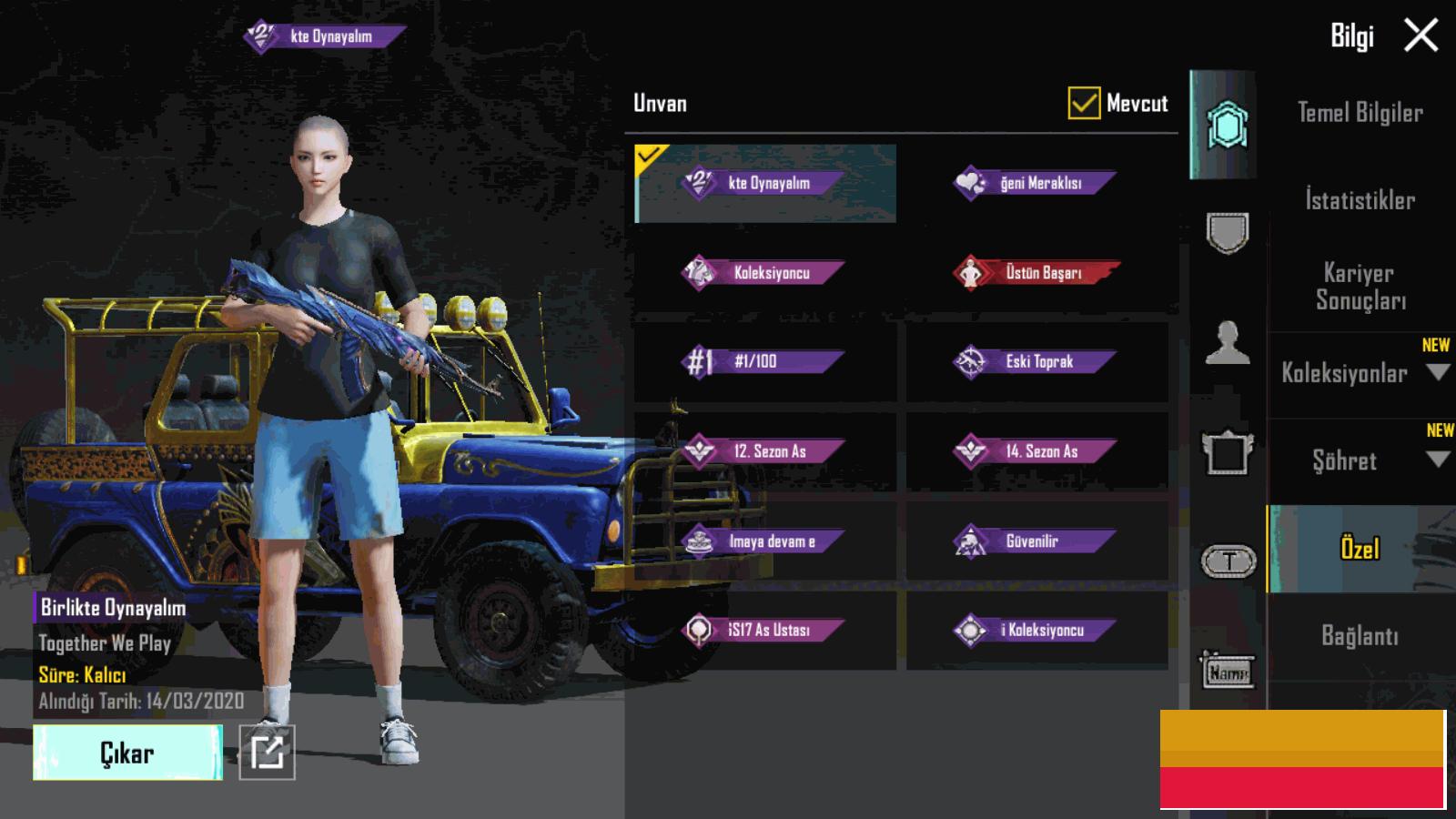Screen dimensions: 1456x819
Task: Select the #1/100 title
Action: (x=764, y=362)
